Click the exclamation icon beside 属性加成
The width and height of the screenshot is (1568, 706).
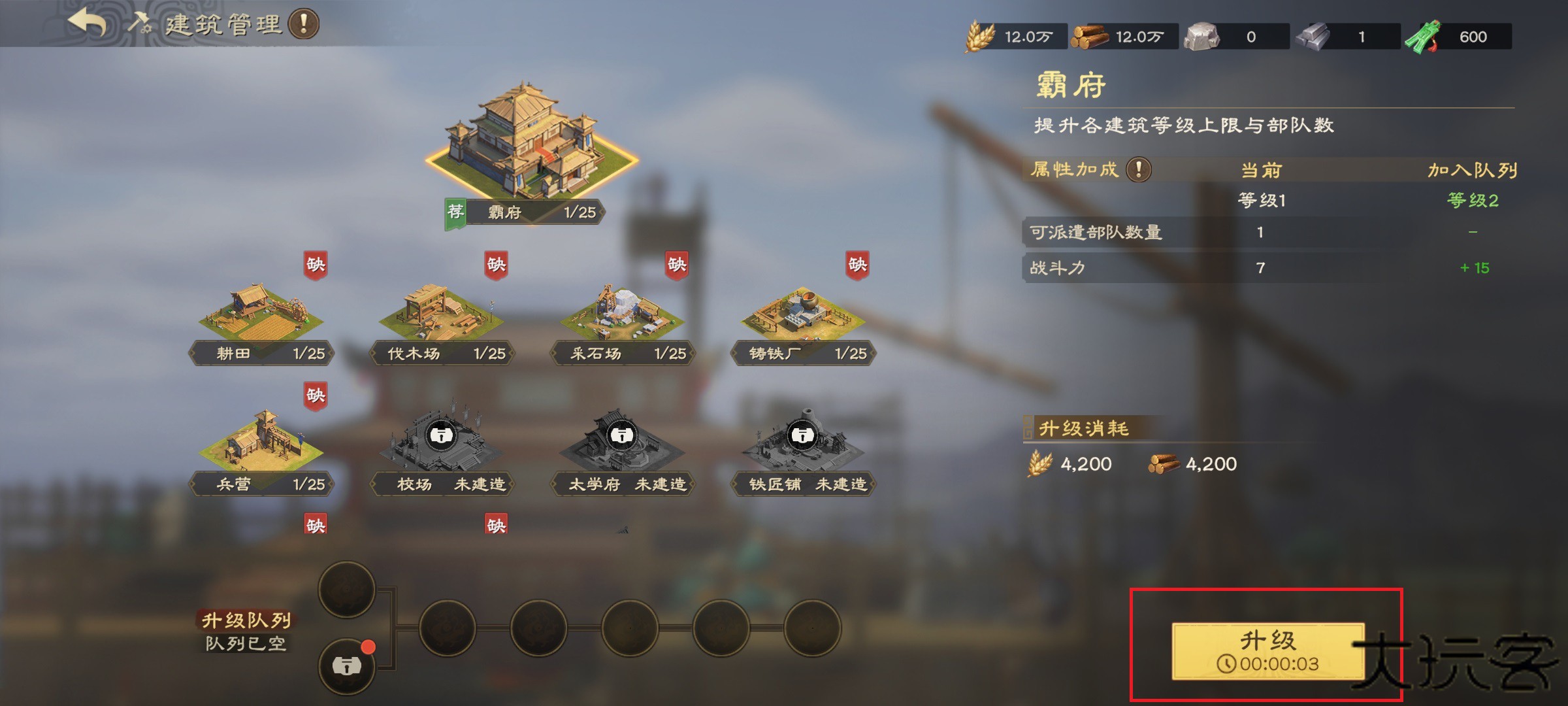click(1139, 169)
